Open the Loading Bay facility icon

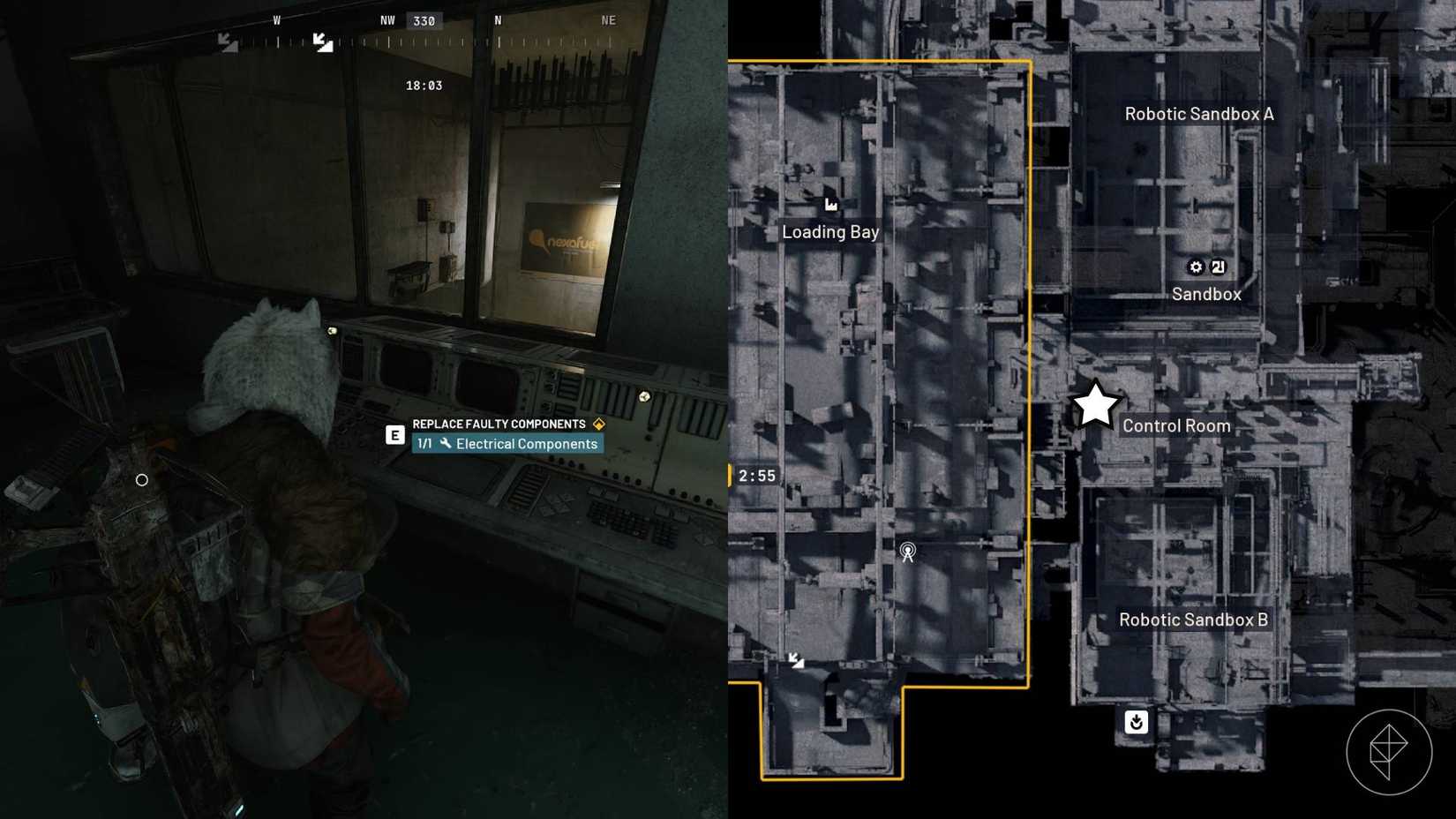point(830,204)
